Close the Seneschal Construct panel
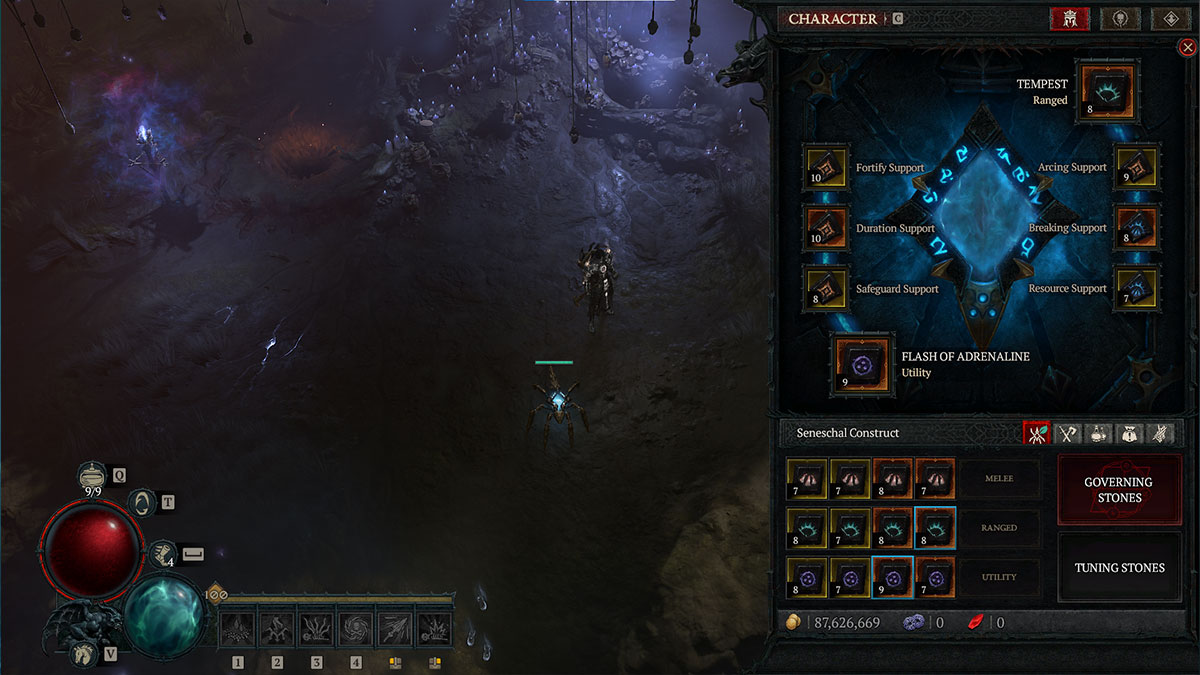This screenshot has width=1200, height=675. pos(1187,47)
